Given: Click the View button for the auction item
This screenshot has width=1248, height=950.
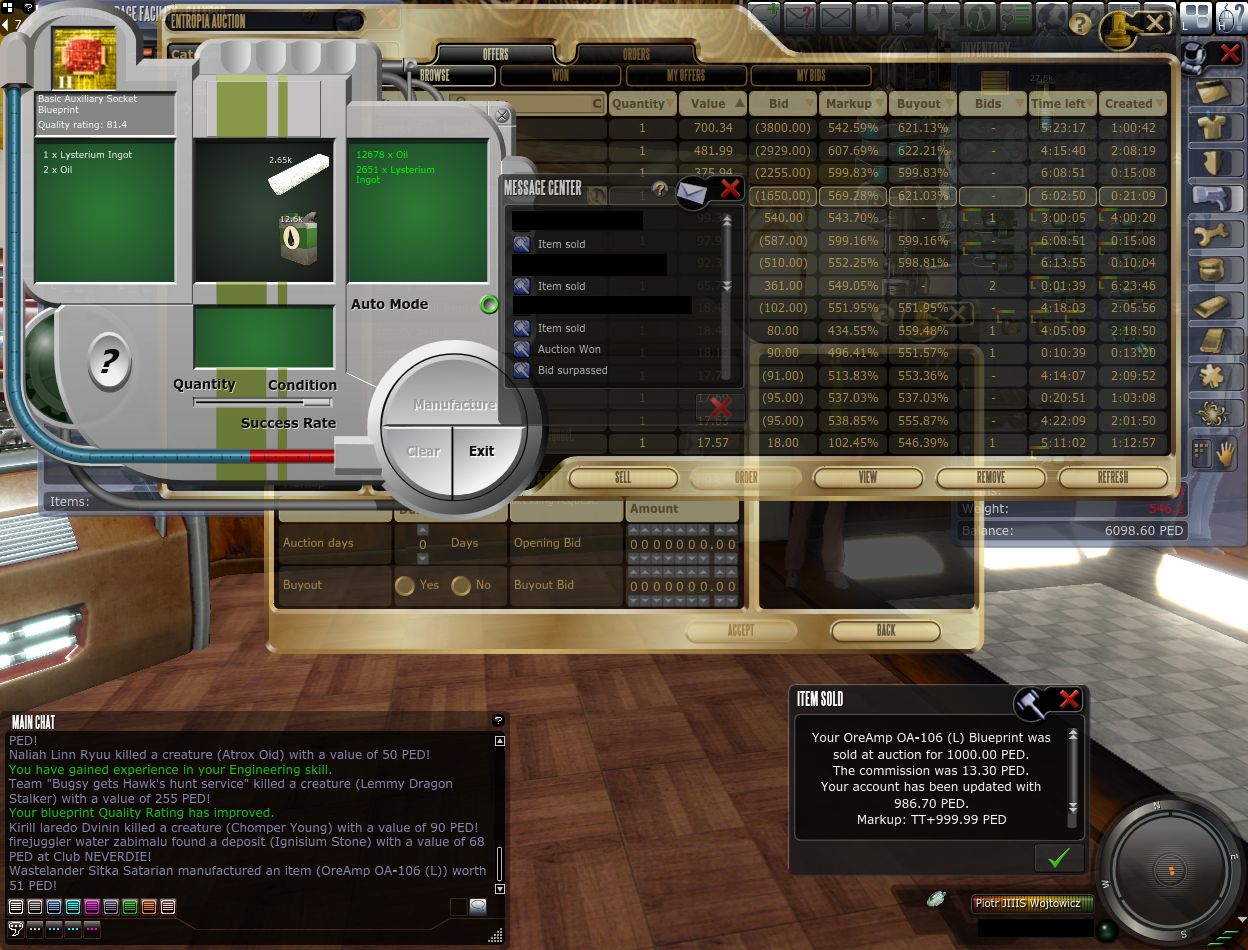Looking at the screenshot, I should click(x=868, y=478).
